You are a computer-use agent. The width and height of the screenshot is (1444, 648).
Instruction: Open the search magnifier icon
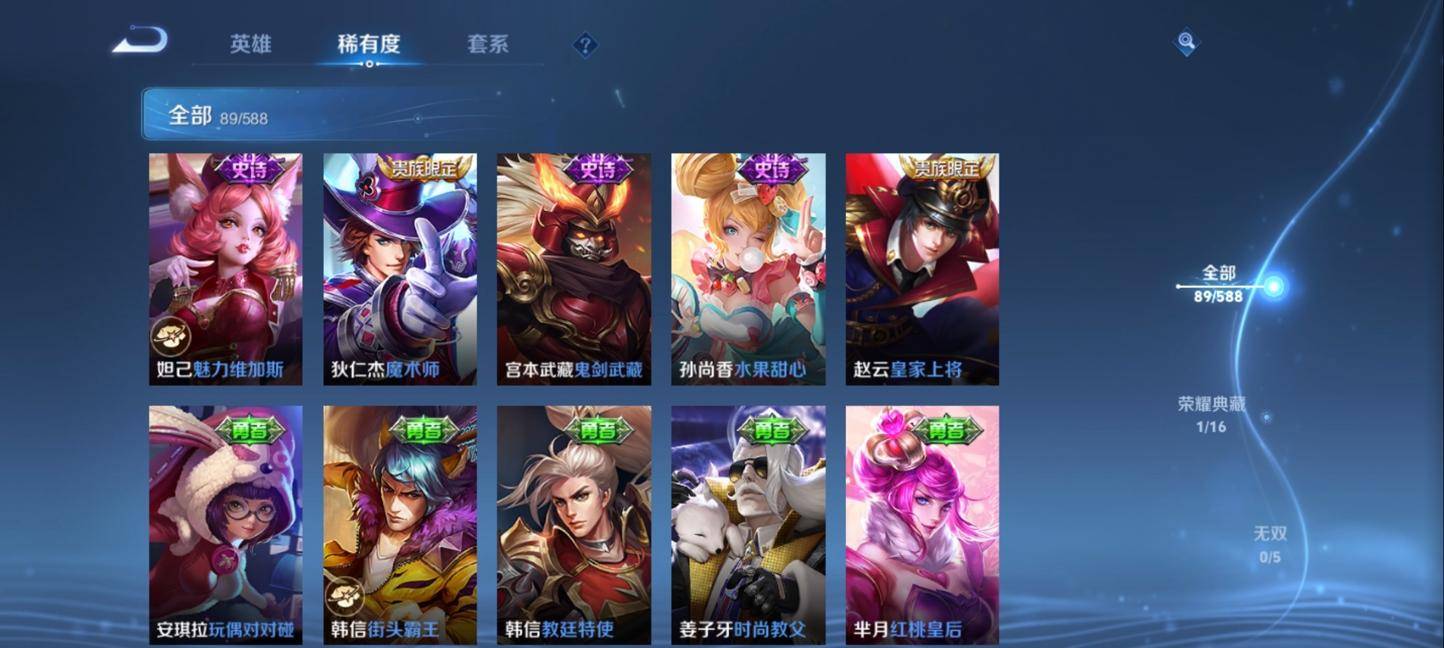[1186, 42]
